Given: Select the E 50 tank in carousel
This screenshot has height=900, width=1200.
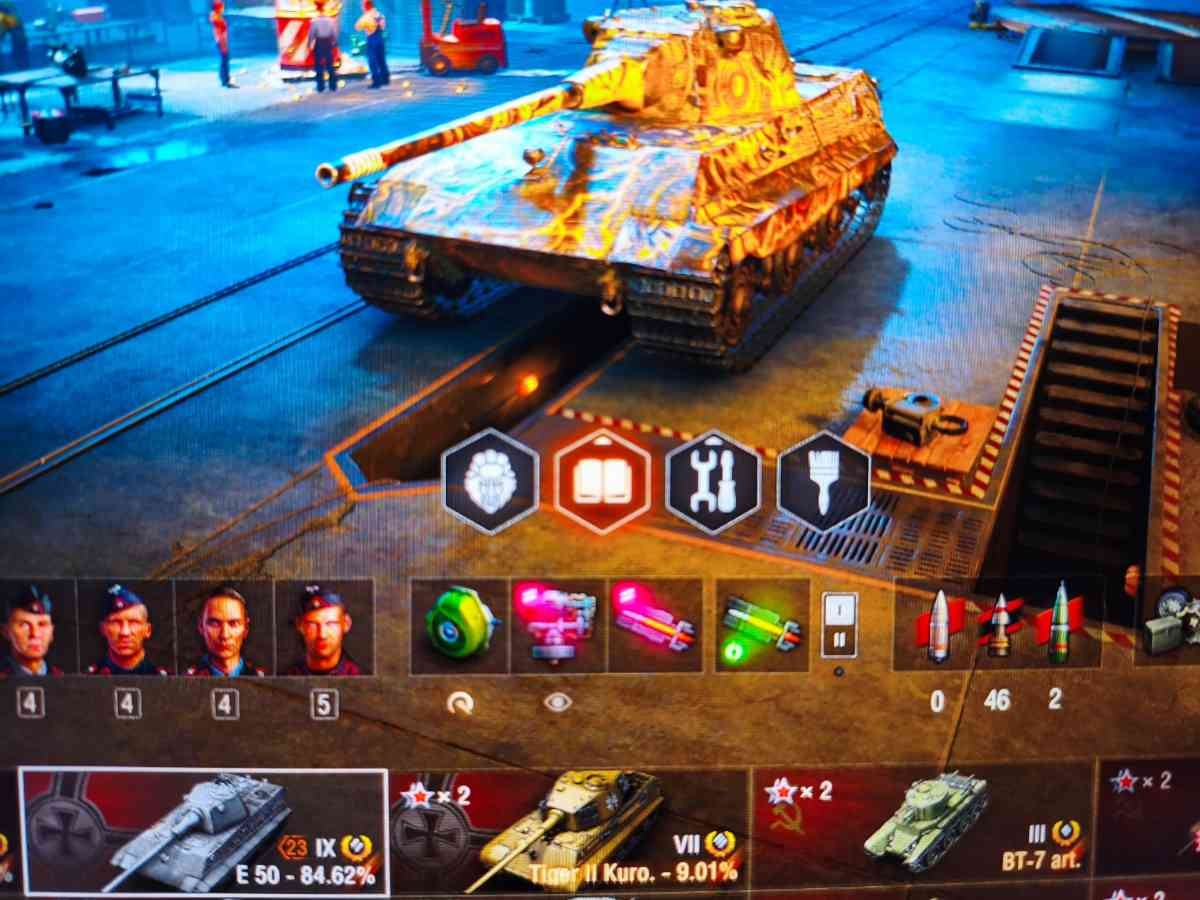Looking at the screenshot, I should pos(204,831).
